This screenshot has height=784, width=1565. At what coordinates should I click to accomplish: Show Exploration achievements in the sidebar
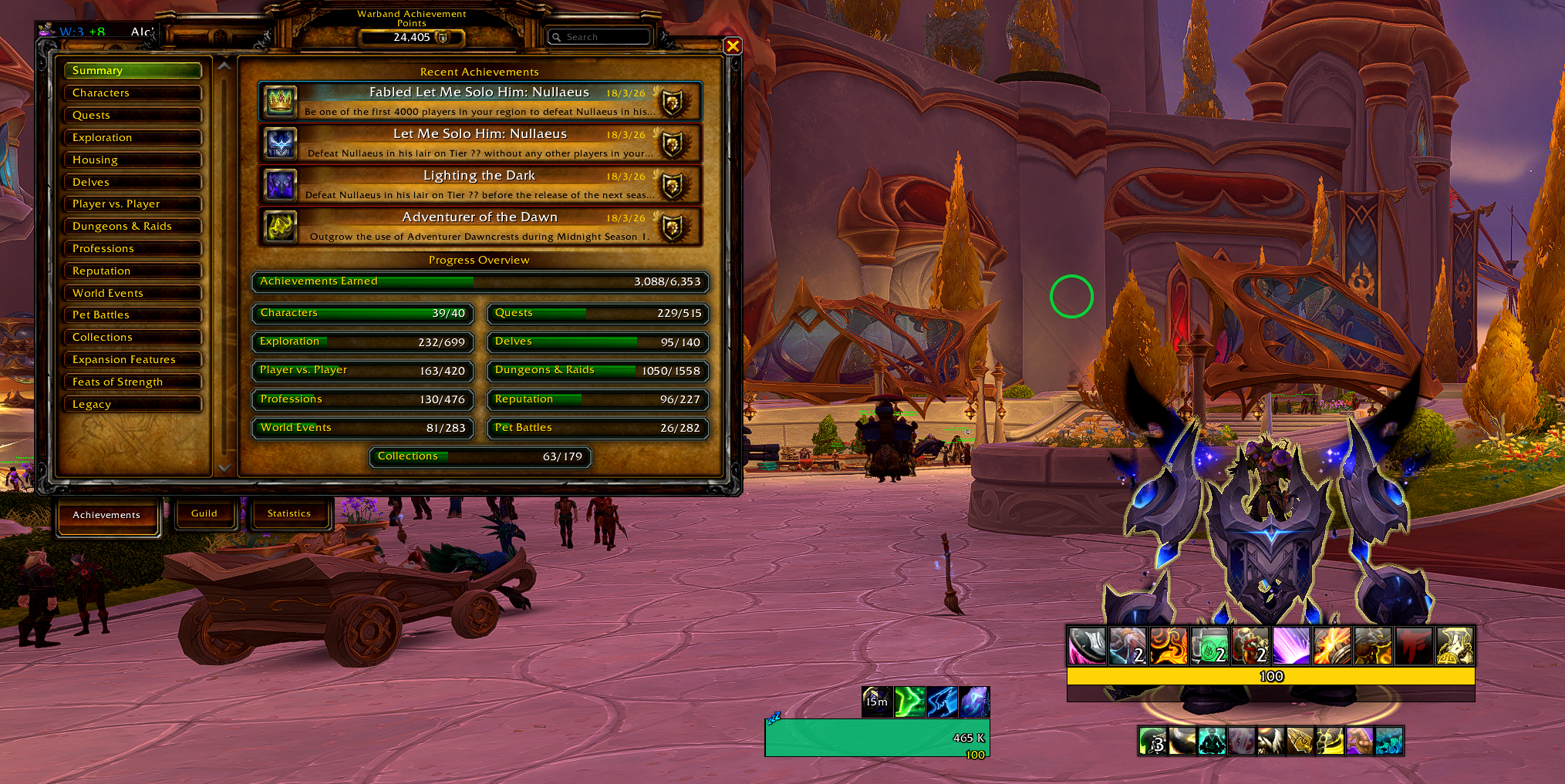pos(133,137)
